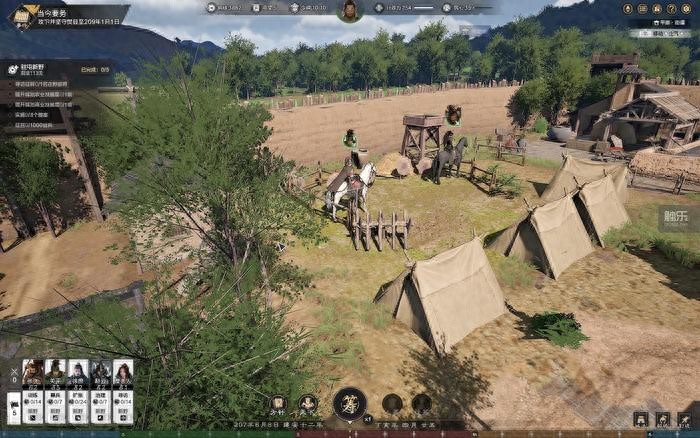The image size is (700, 438).
Task: Open the large central round command button
Action: coord(350,404)
